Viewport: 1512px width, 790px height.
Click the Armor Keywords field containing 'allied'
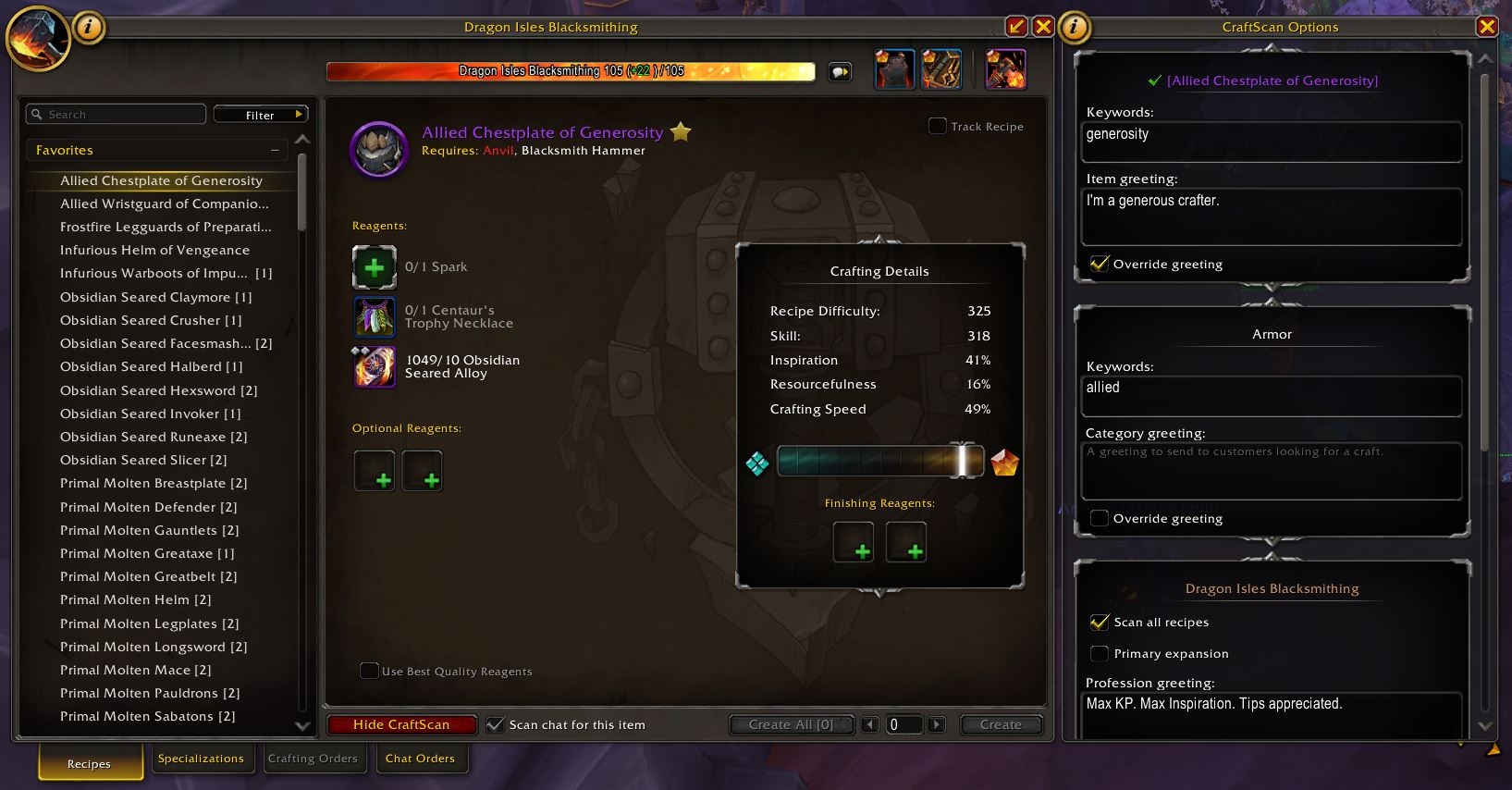(1271, 396)
